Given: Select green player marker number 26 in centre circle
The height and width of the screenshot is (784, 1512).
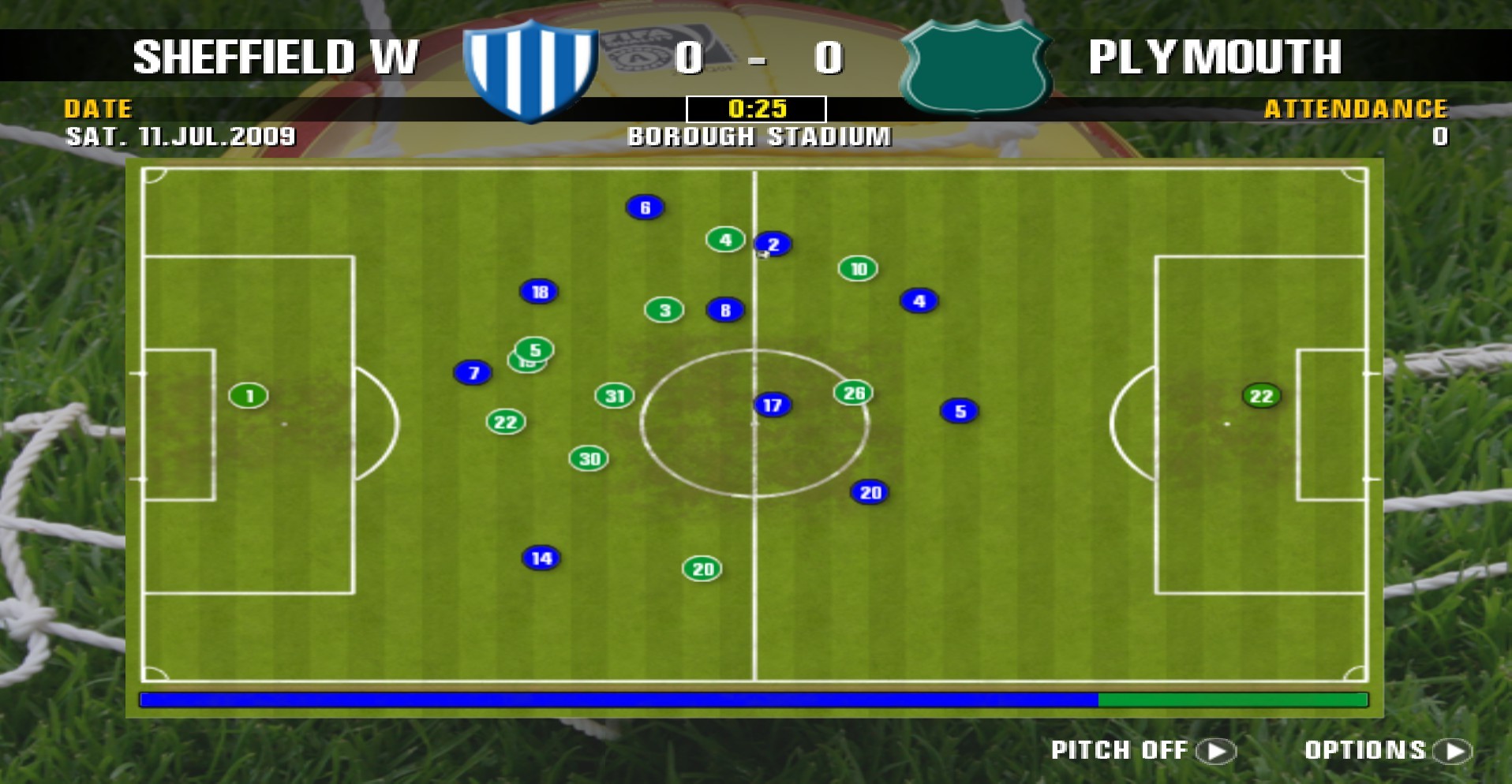Looking at the screenshot, I should coord(853,392).
